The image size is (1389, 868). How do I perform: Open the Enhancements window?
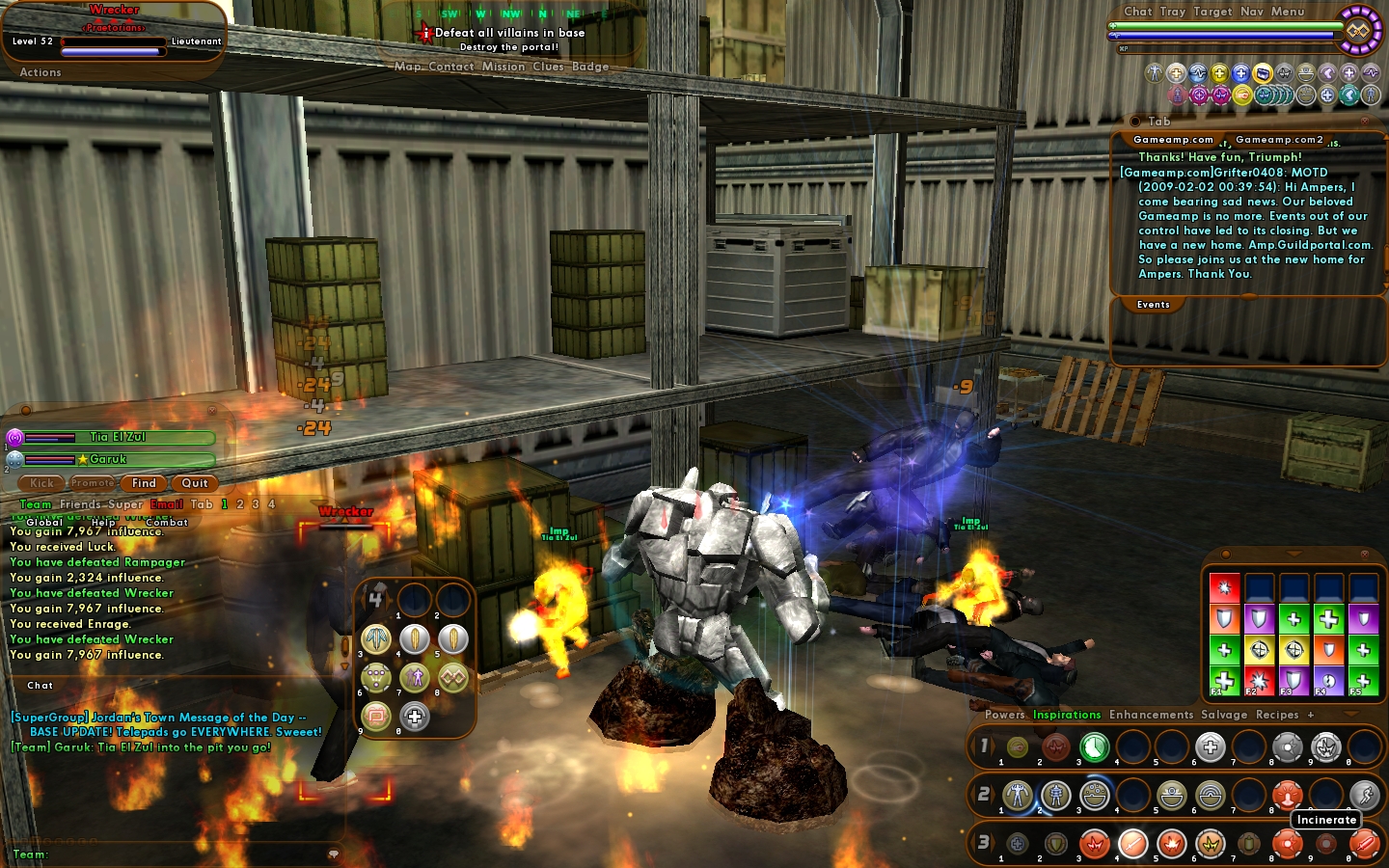[x=1151, y=715]
